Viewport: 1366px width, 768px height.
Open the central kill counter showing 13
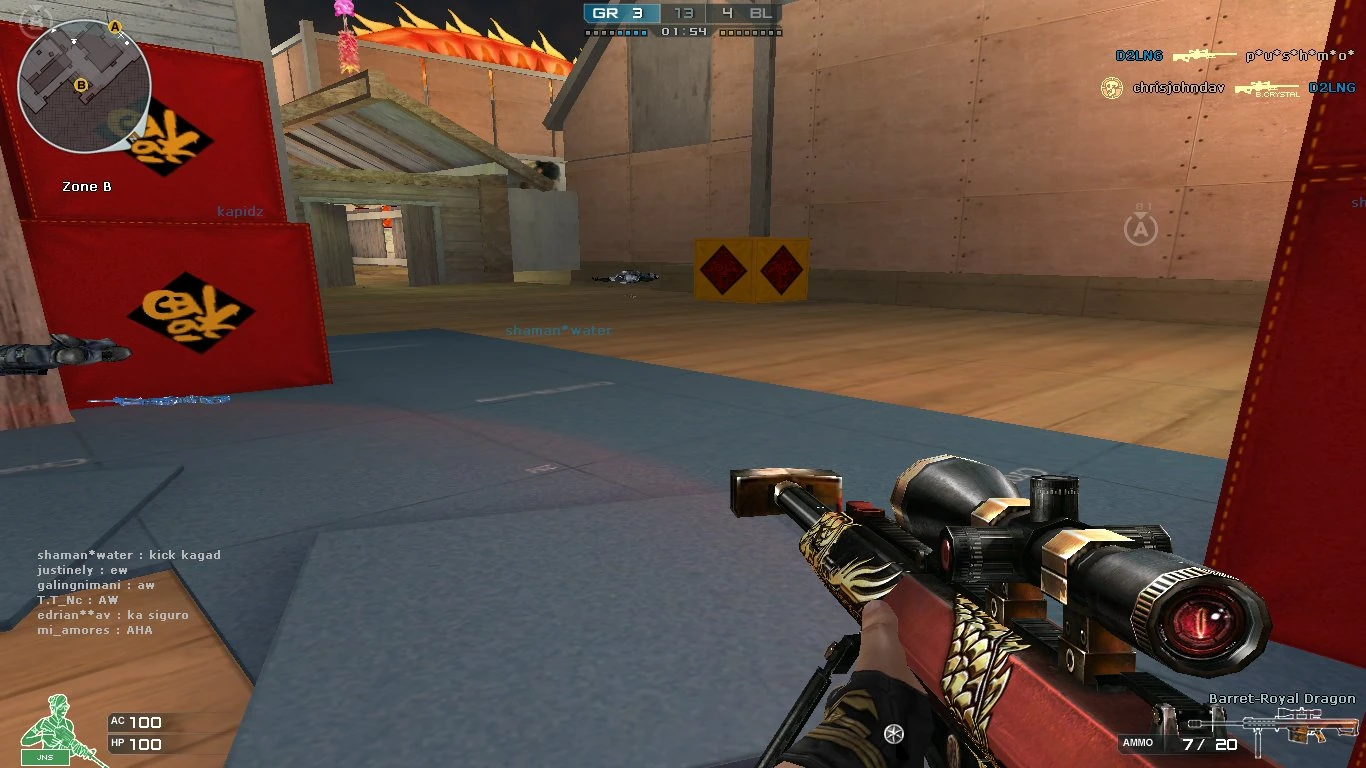coord(683,14)
